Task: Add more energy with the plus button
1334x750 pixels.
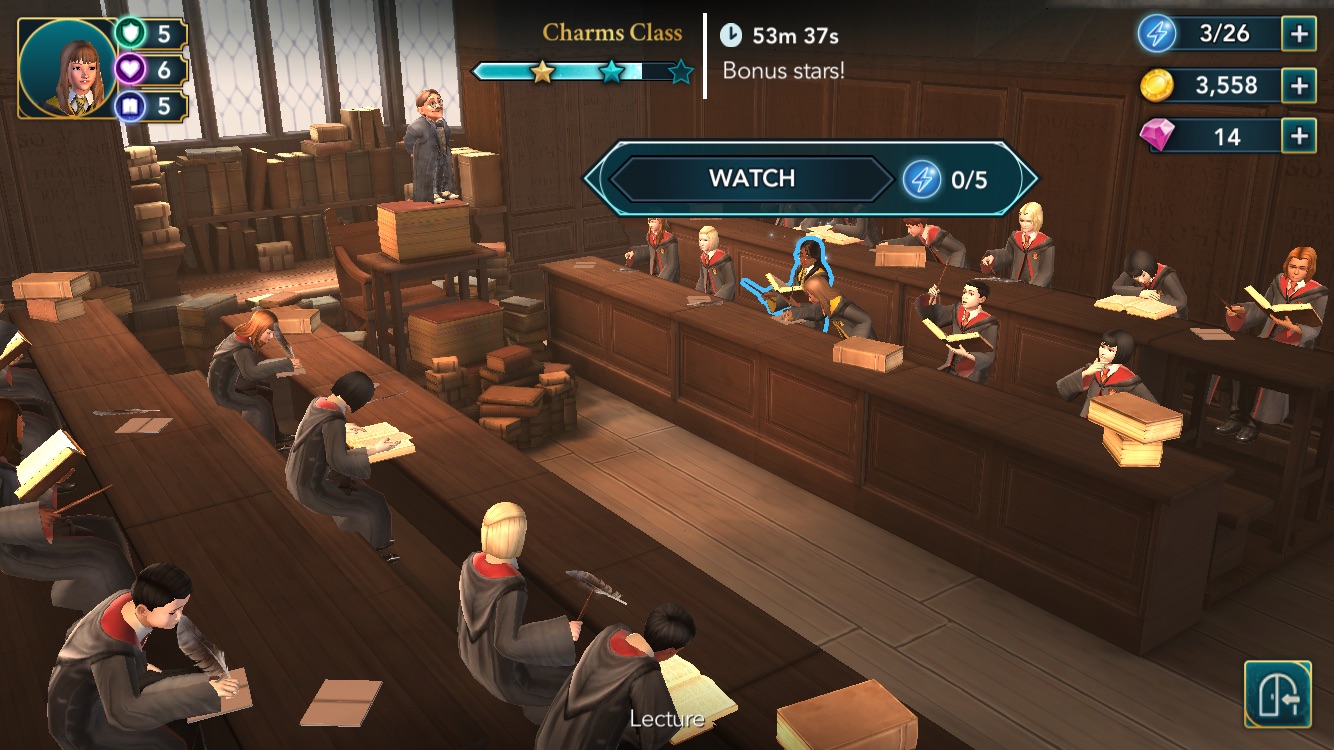Action: (1299, 34)
